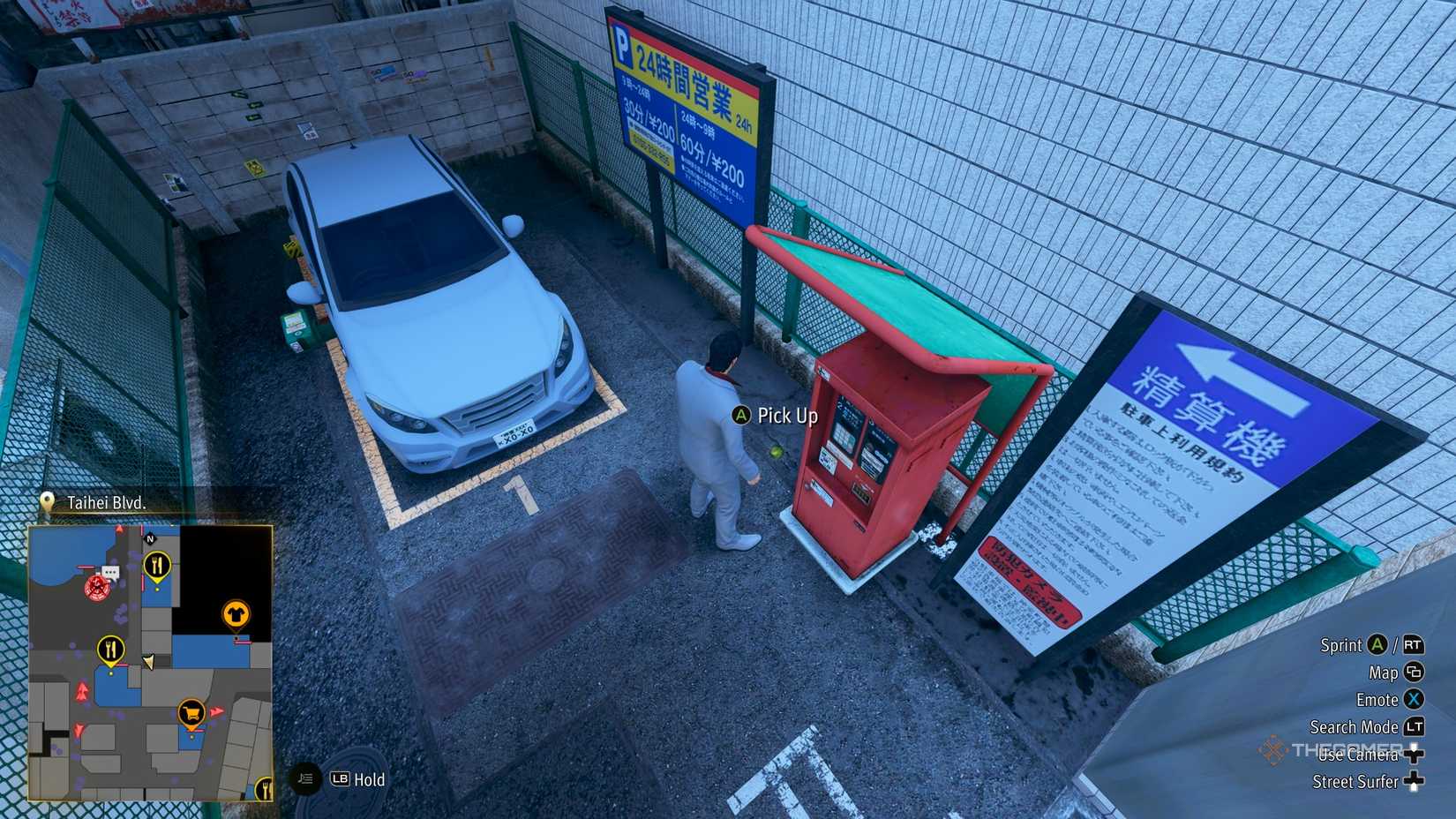The height and width of the screenshot is (819, 1456).
Task: Click the RT trigger icon beside Sprint
Action: tap(1415, 646)
